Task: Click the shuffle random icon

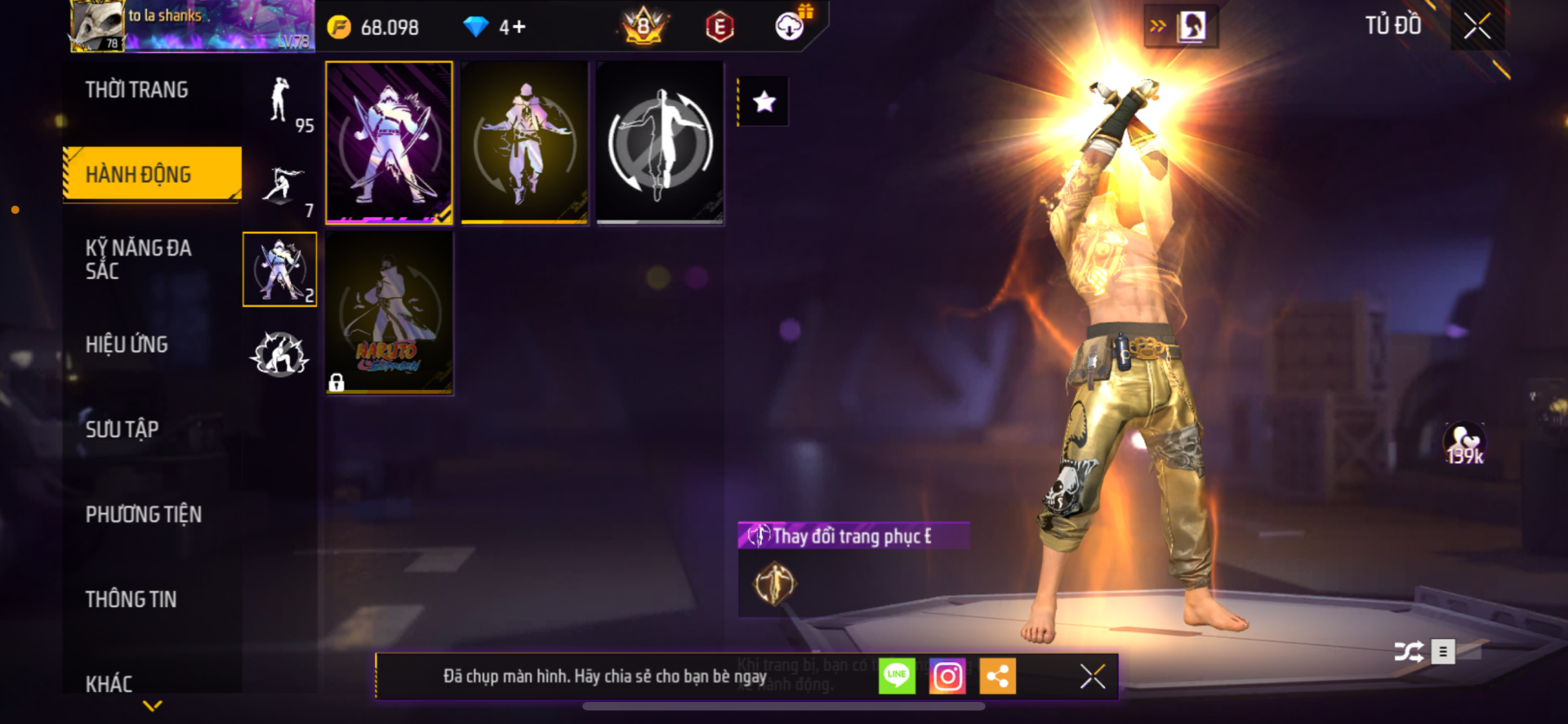Action: pos(1408,651)
